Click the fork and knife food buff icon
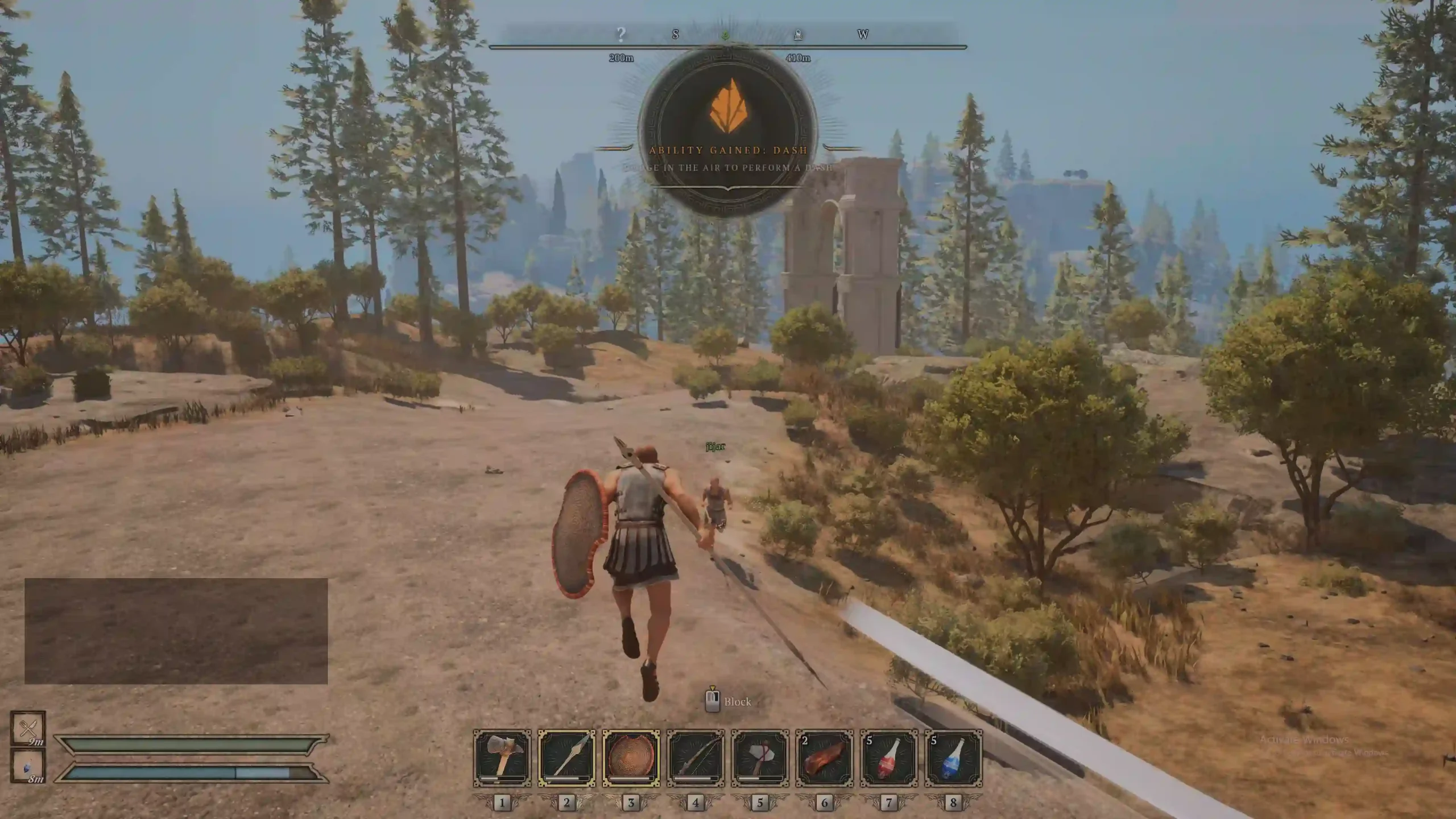1456x819 pixels. (x=27, y=728)
